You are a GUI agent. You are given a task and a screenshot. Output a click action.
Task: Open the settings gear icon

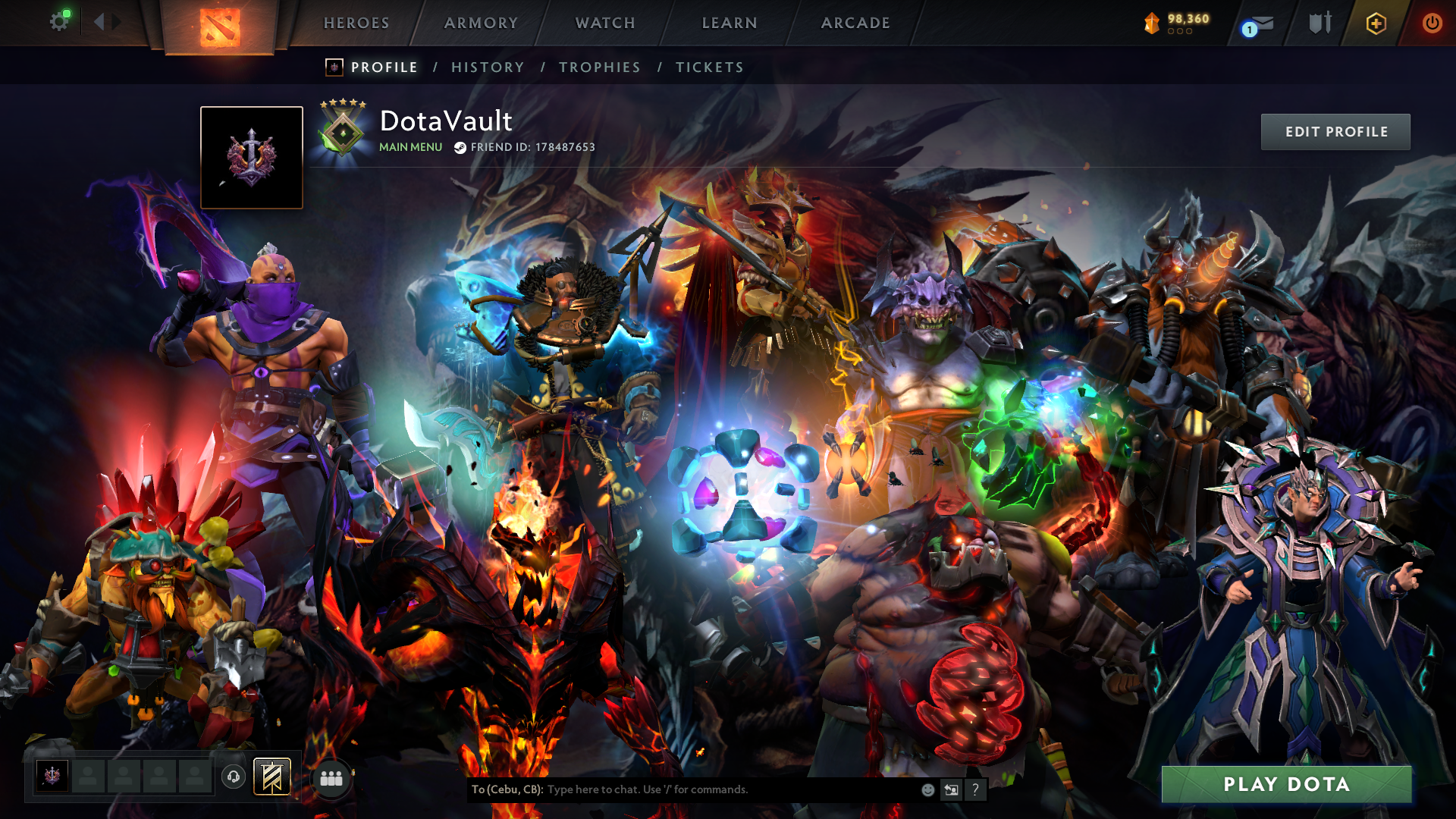[58, 22]
